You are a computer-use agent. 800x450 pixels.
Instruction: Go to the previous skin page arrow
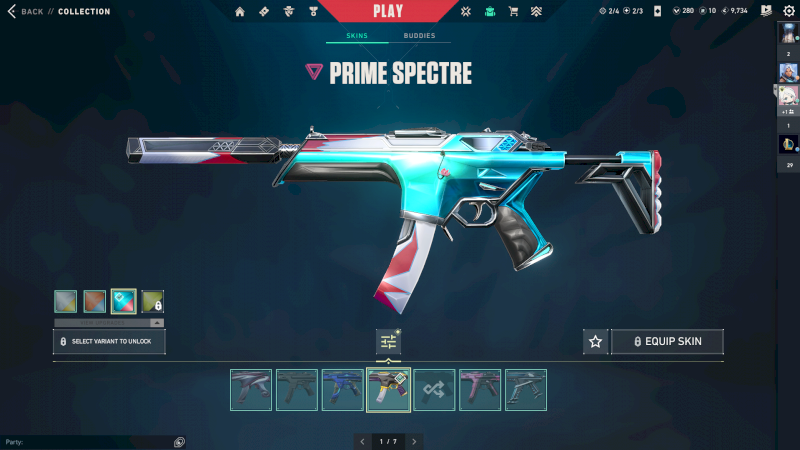[360, 441]
